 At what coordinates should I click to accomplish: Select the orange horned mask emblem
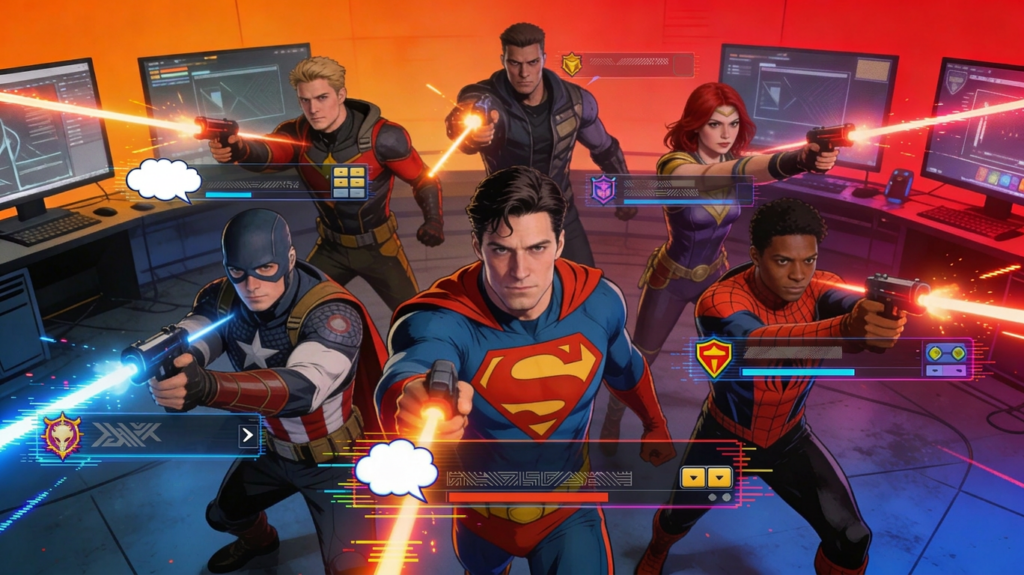click(61, 435)
